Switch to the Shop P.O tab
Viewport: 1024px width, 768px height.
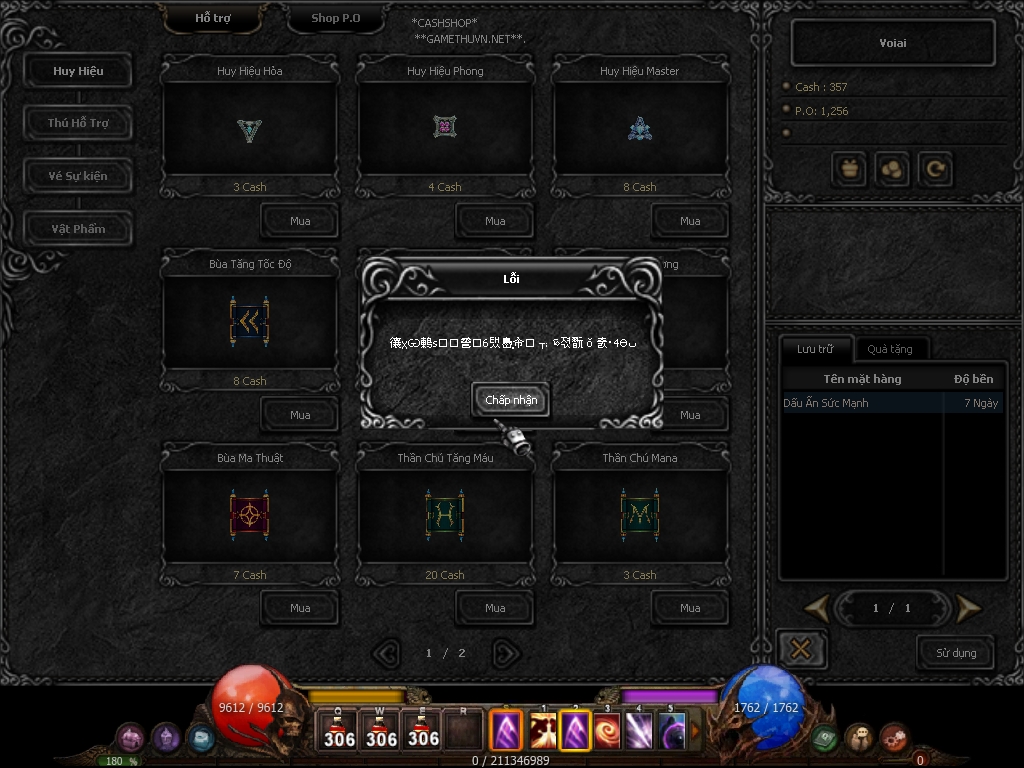click(335, 18)
